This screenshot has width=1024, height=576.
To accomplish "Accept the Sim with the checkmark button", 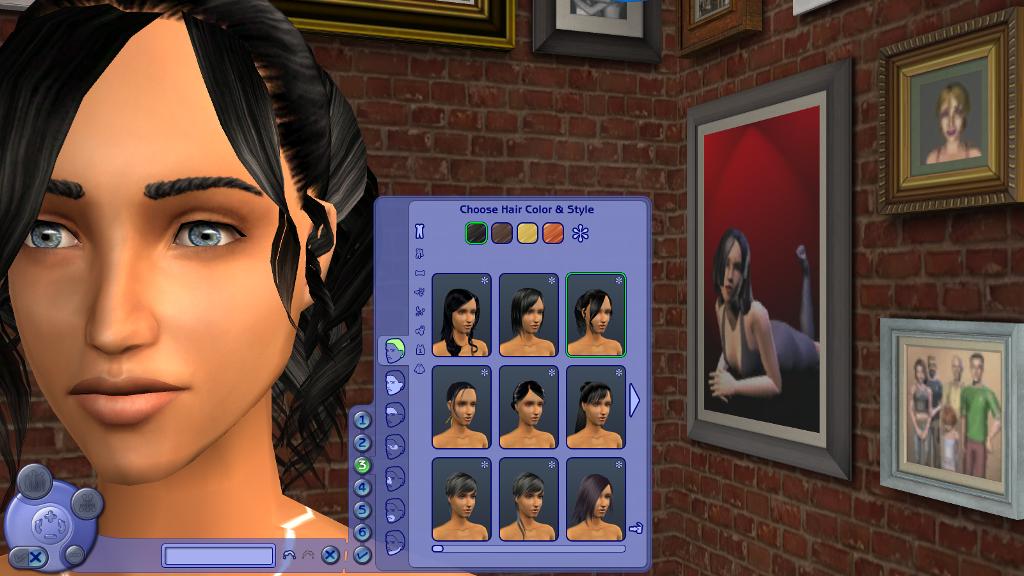I will point(362,554).
